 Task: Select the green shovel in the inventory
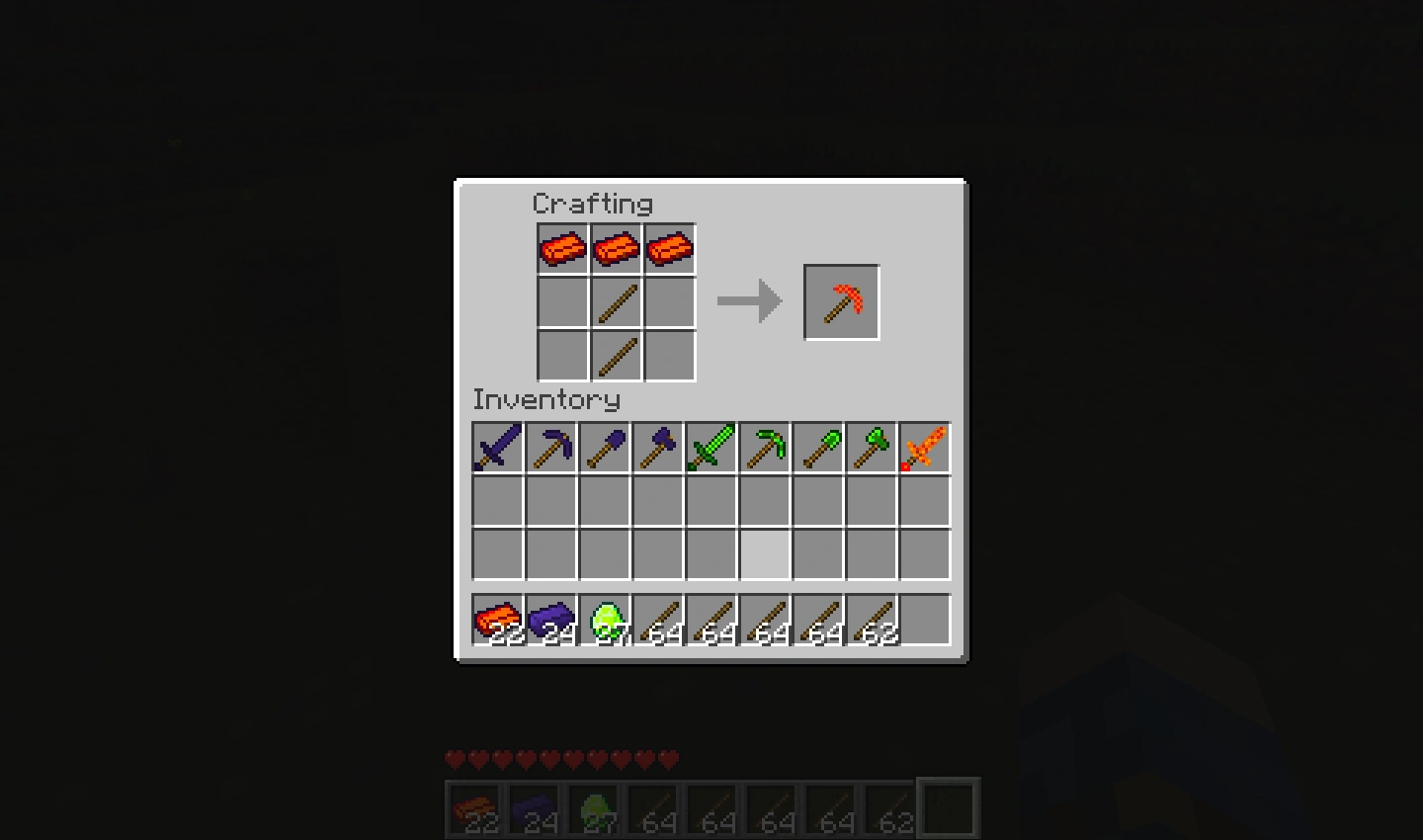(x=817, y=448)
